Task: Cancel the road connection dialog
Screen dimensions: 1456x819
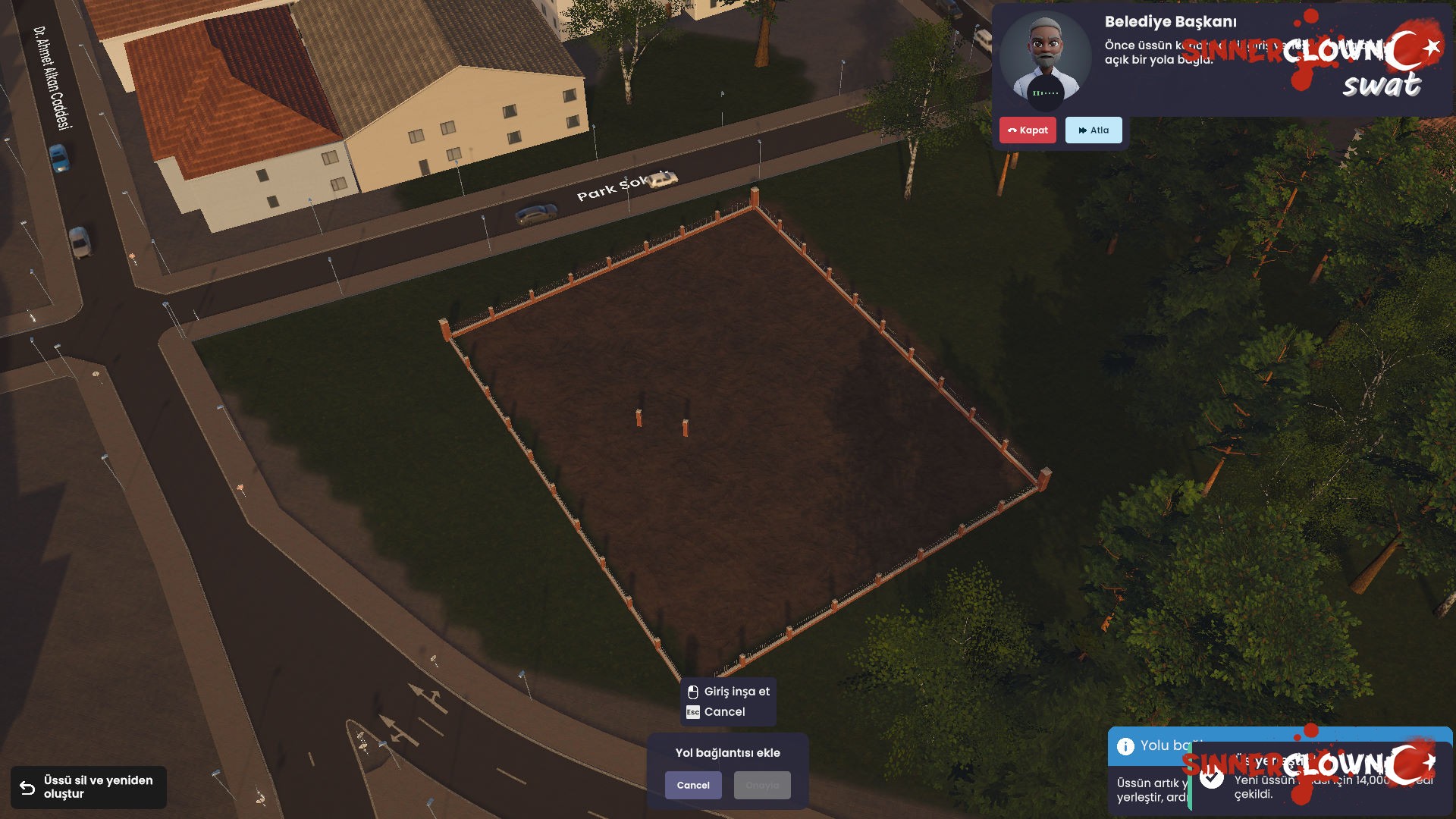Action: 693,786
